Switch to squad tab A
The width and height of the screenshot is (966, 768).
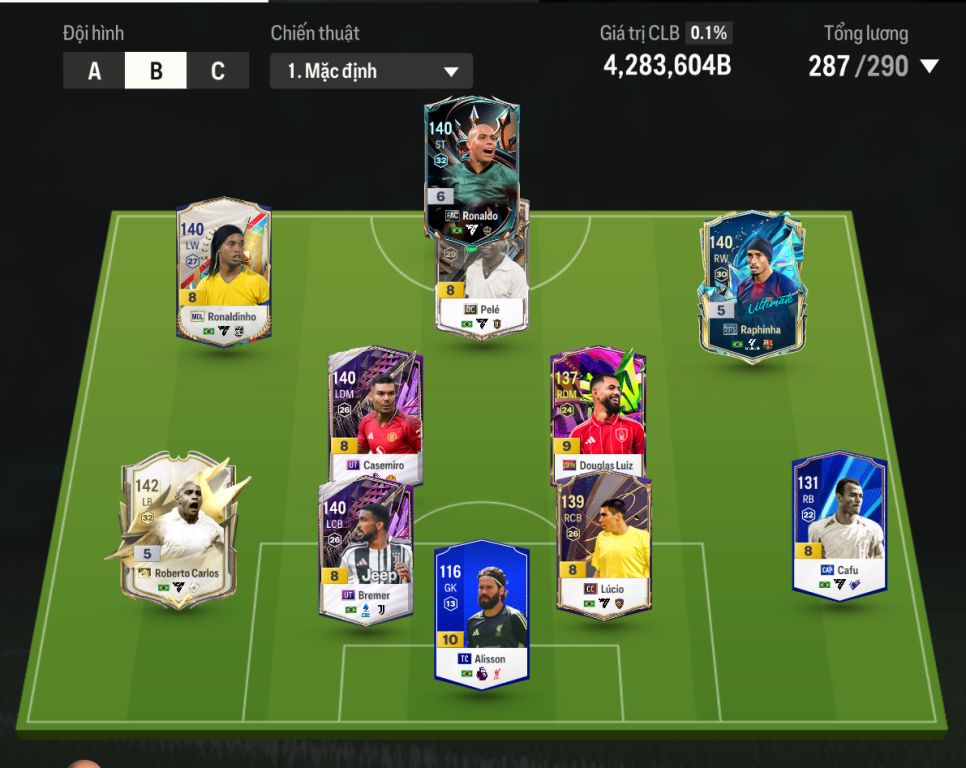click(94, 72)
